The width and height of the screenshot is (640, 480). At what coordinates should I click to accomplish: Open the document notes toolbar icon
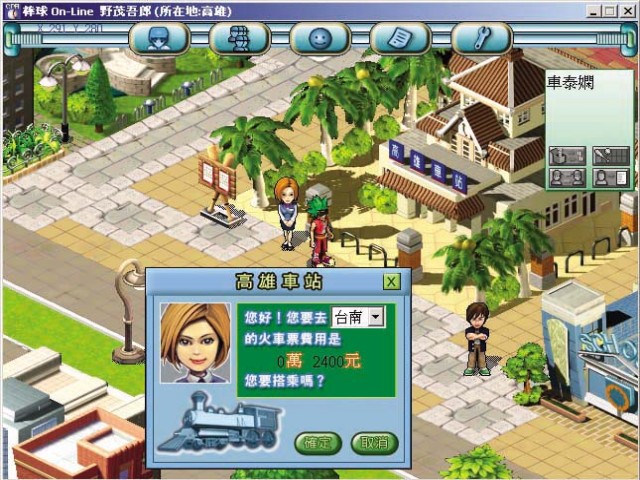tap(400, 39)
